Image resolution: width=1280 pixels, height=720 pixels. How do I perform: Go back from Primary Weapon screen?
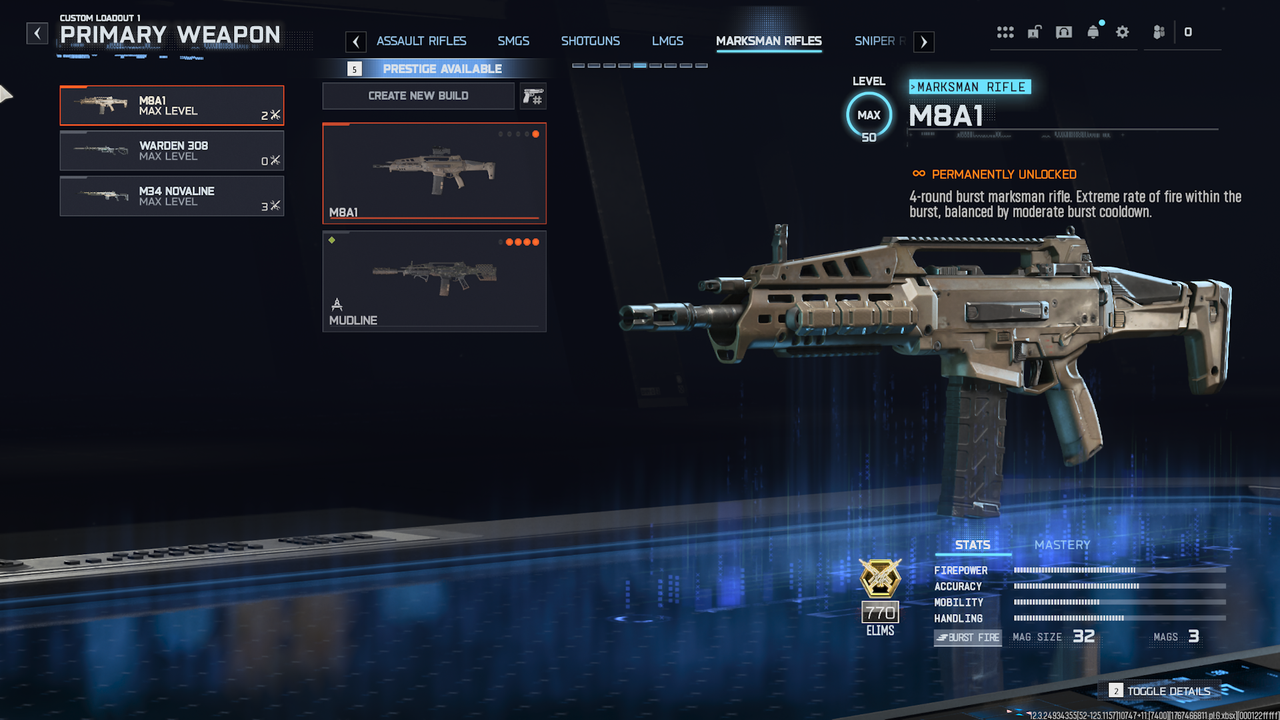click(x=37, y=34)
